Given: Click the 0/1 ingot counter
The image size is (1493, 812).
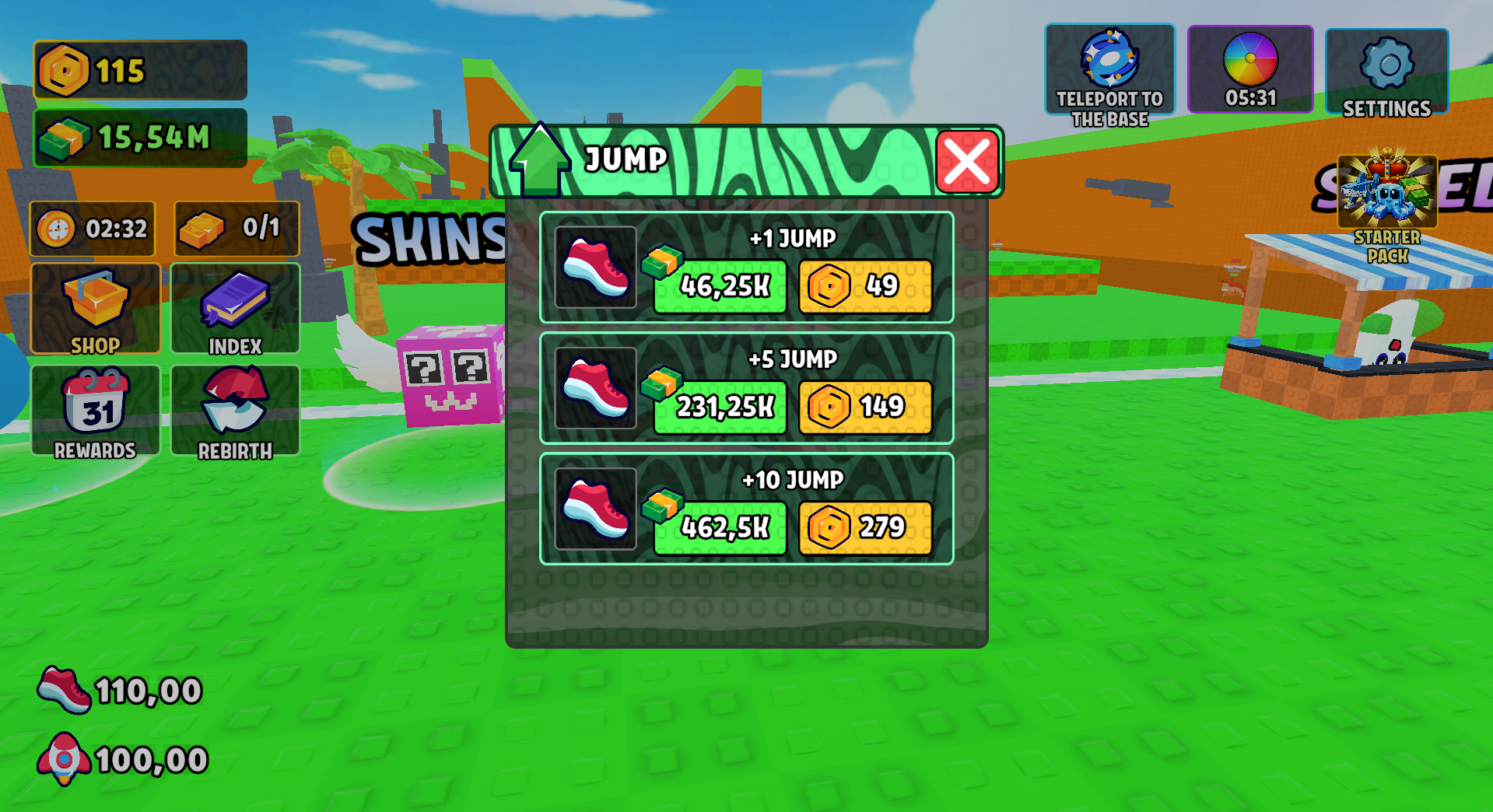Looking at the screenshot, I should click(x=235, y=228).
